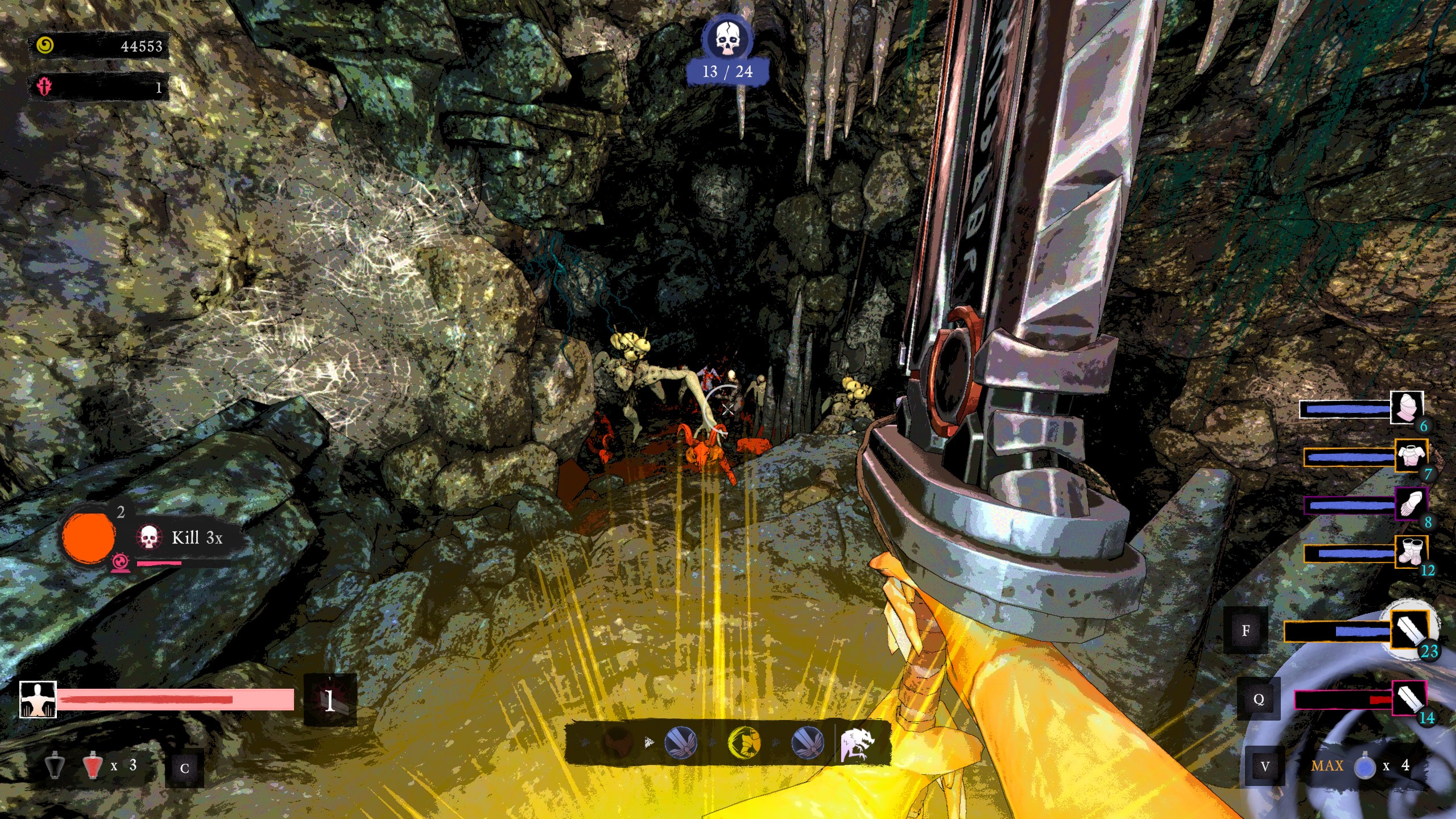This screenshot has height=819, width=1456.
Task: Click the red idol currency icon
Action: click(x=45, y=86)
